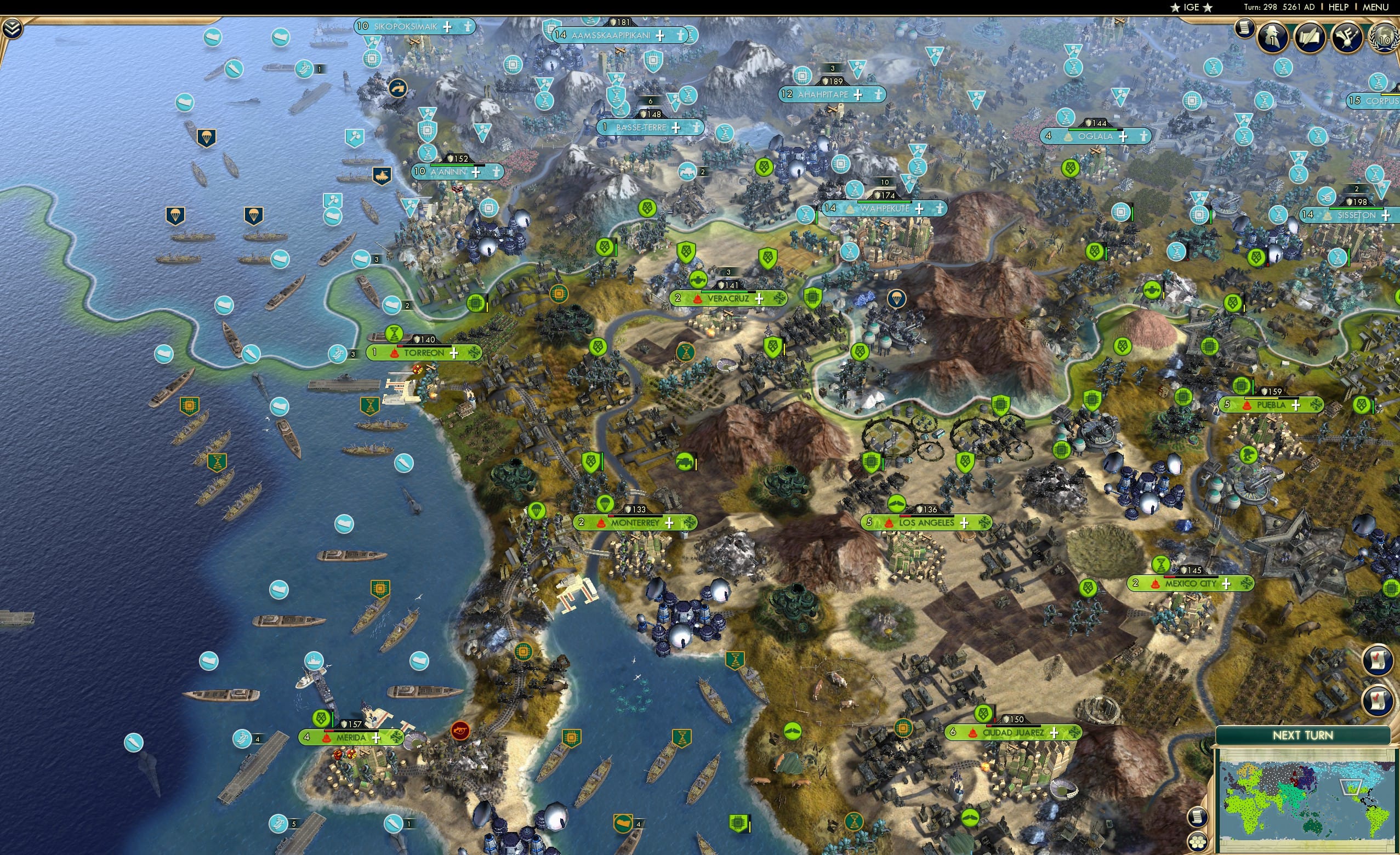Open the Social Policies scroll-and-quill icon

pos(1310,36)
